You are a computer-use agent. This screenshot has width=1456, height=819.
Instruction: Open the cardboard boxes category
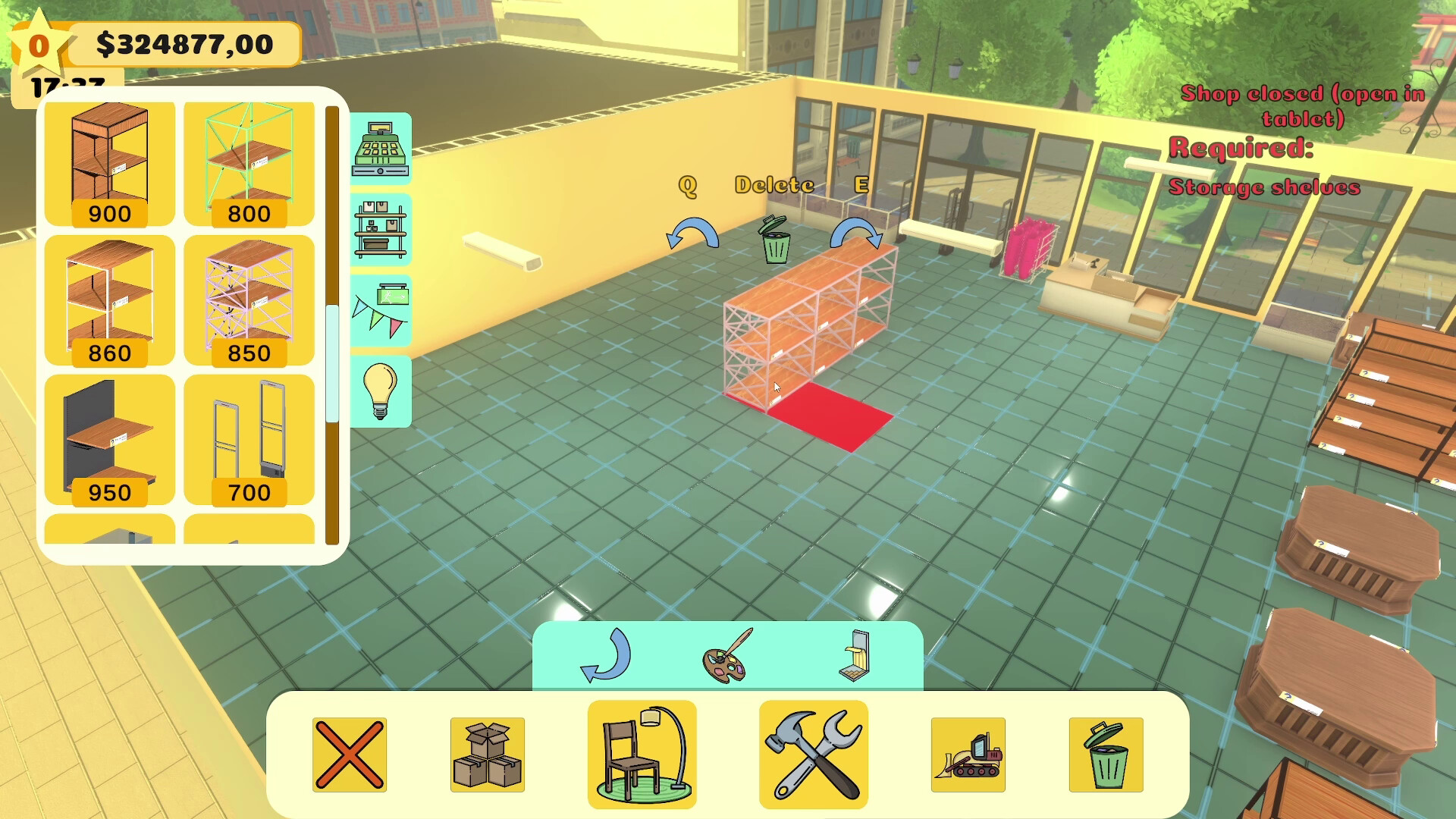[x=488, y=753]
